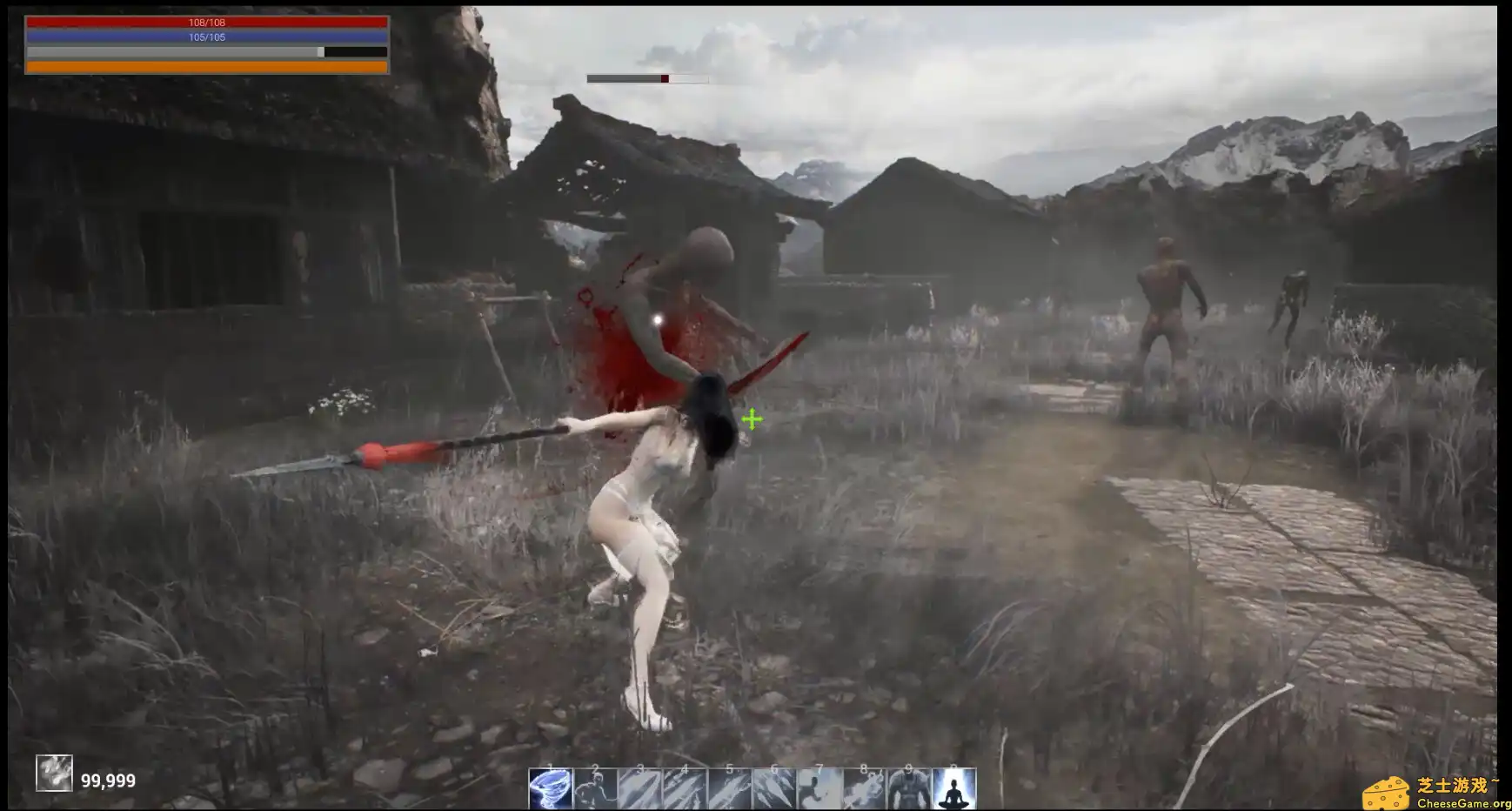Trigger the meditation skill in slot 0
This screenshot has width=1512, height=811.
click(x=953, y=789)
